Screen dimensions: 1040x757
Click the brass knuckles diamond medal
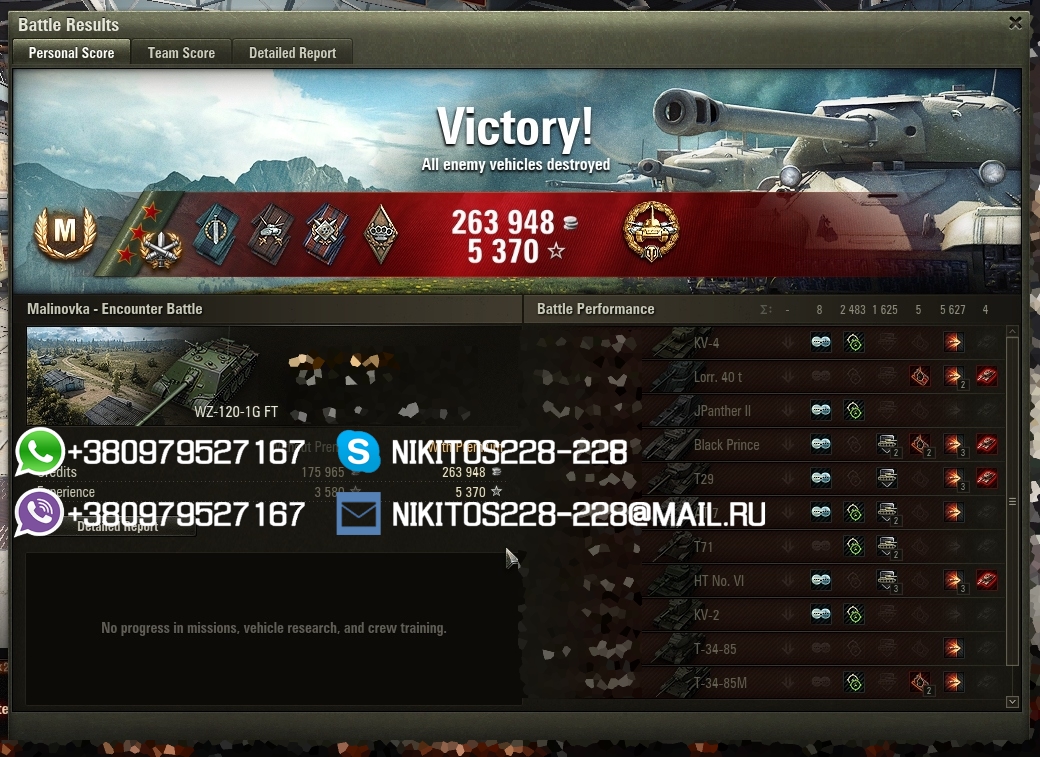click(380, 234)
